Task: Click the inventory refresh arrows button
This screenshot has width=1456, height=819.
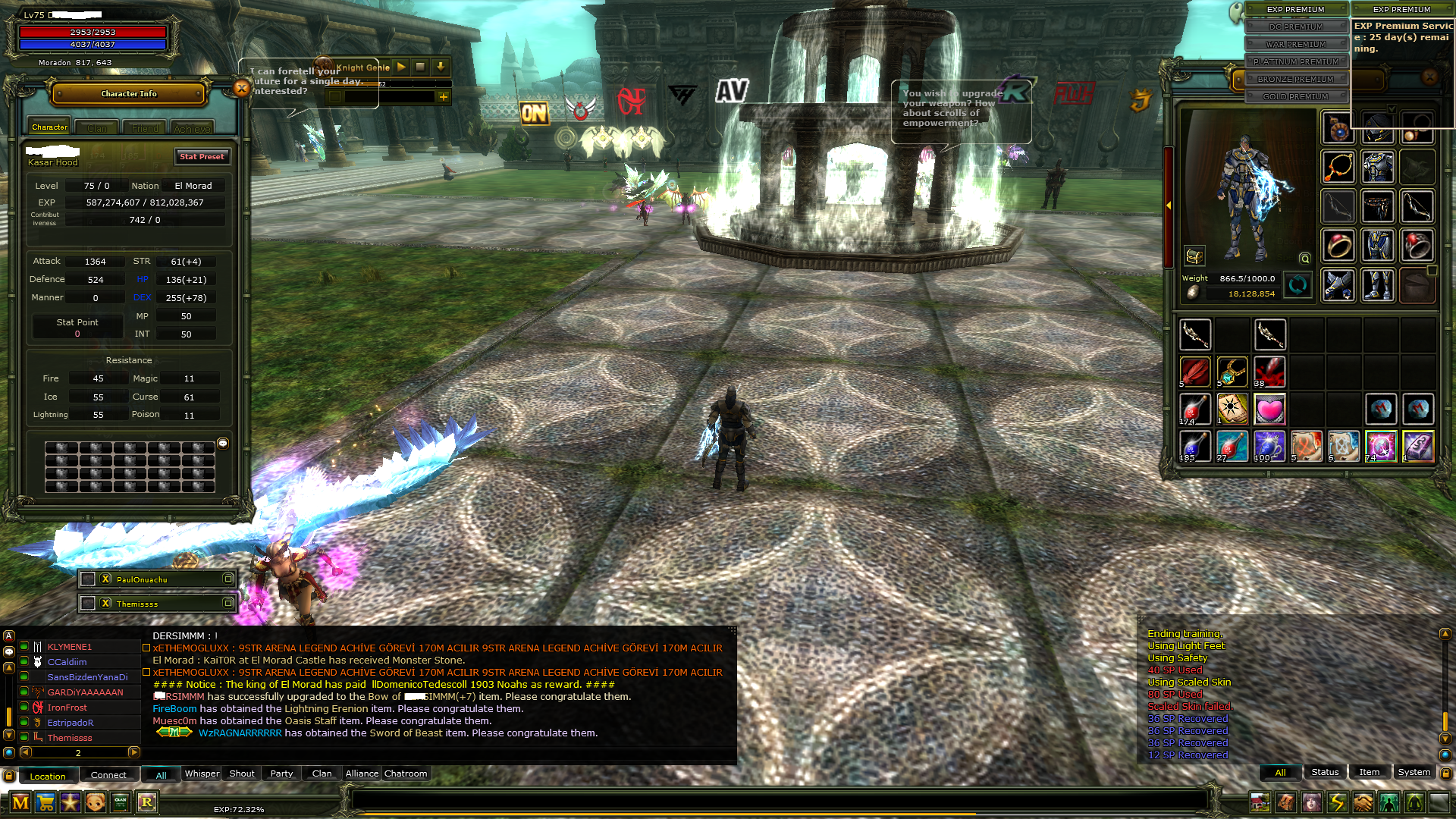Action: point(1298,285)
